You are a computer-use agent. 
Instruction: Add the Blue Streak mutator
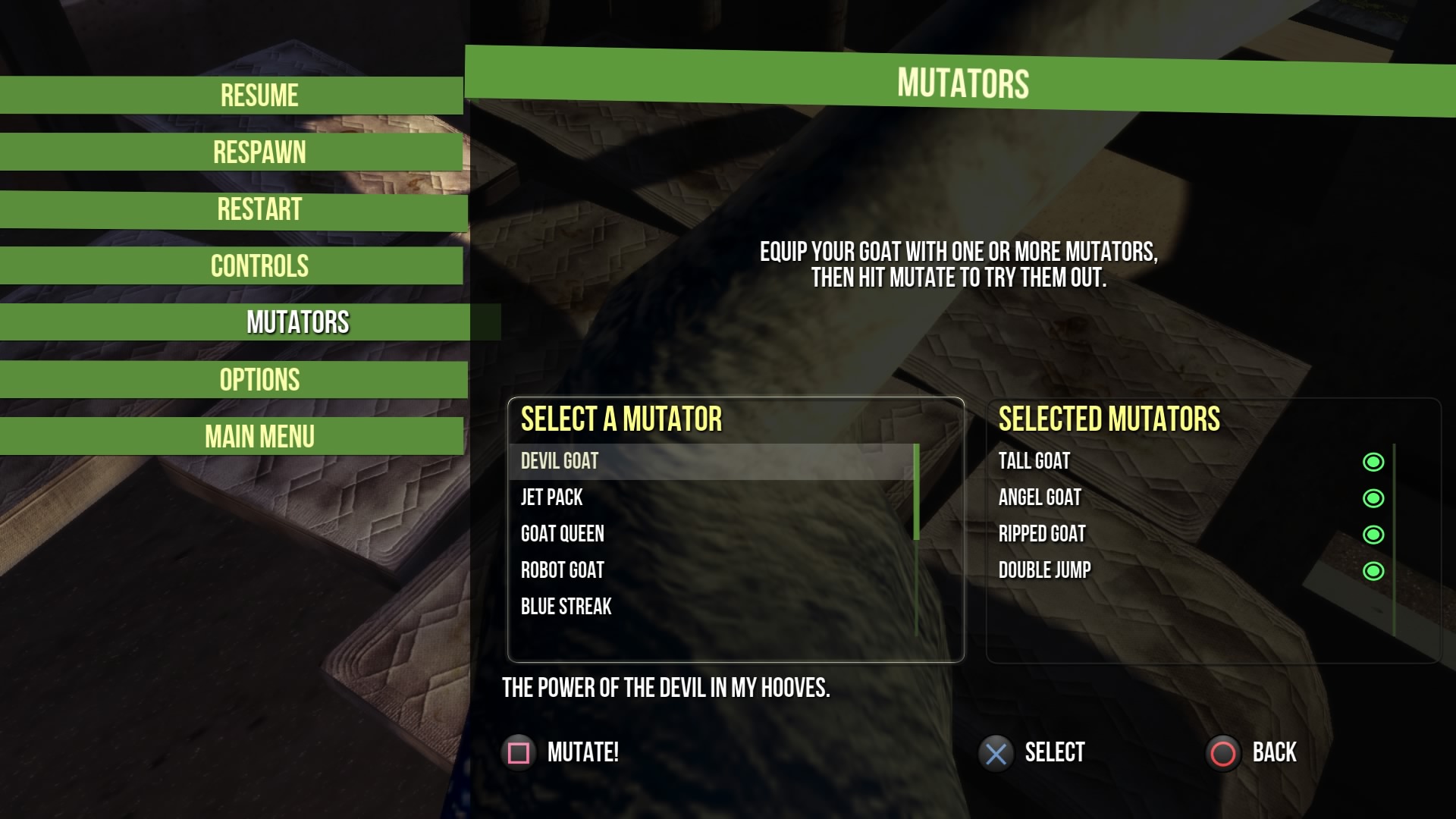point(566,607)
